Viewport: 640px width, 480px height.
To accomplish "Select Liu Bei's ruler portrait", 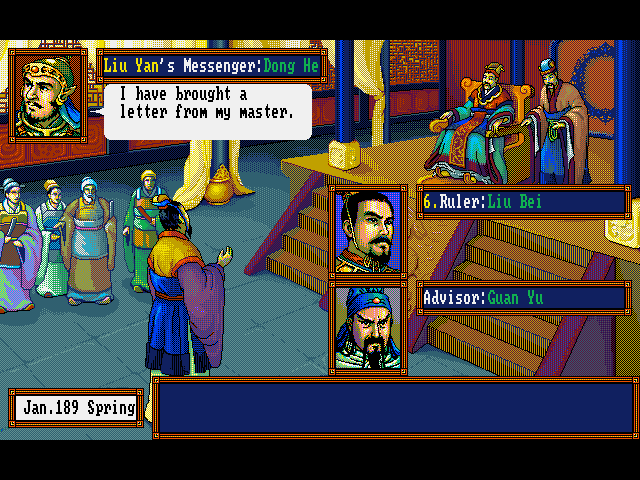I will (x=368, y=231).
